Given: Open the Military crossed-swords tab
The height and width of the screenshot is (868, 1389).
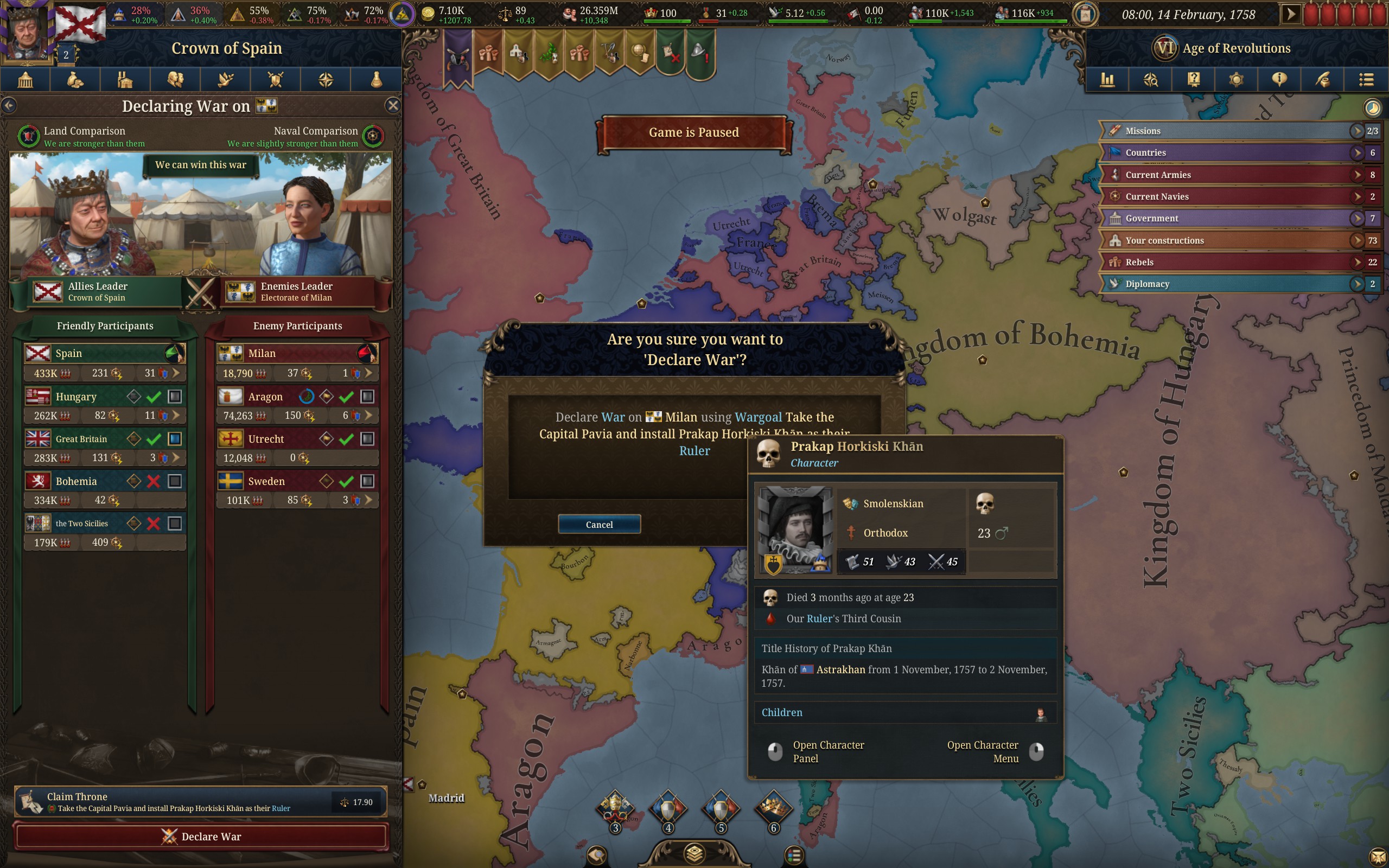Looking at the screenshot, I should [275, 79].
